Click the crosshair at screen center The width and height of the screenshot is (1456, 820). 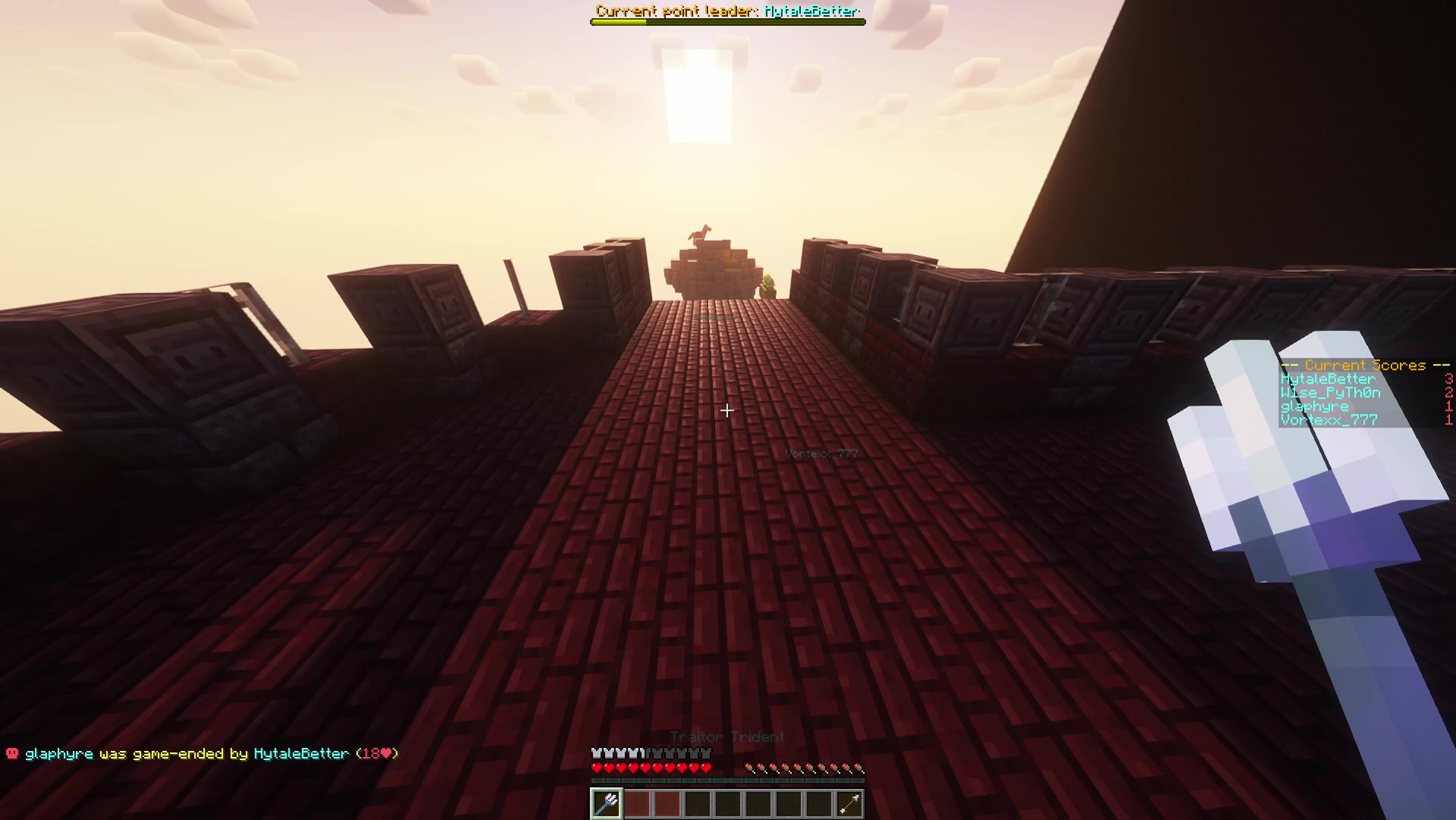(727, 411)
